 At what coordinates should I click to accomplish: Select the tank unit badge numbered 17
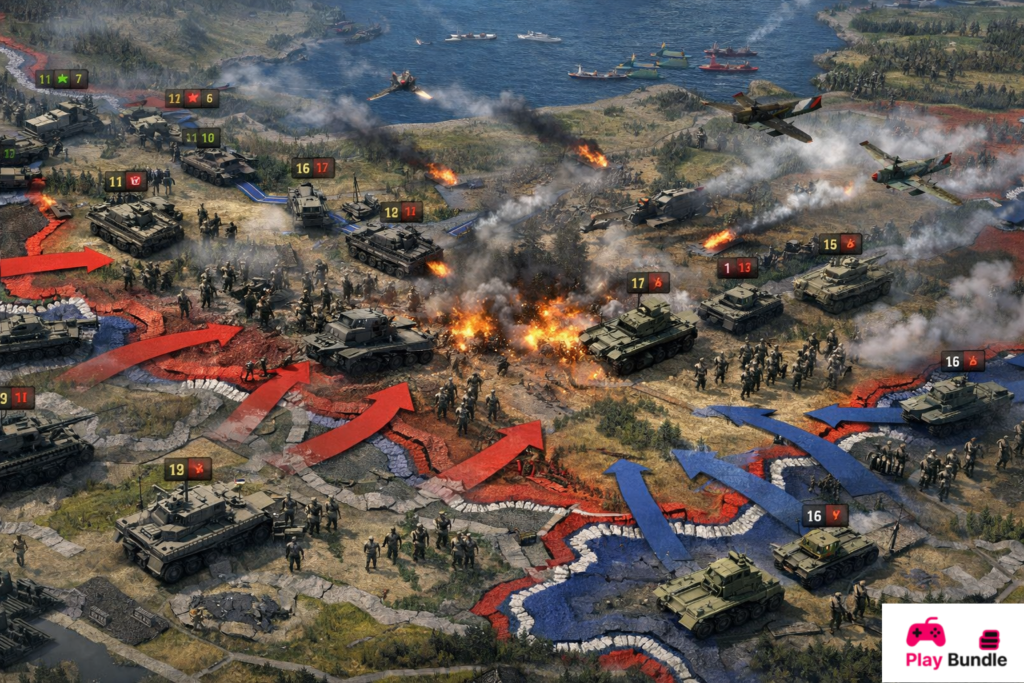[x=648, y=283]
